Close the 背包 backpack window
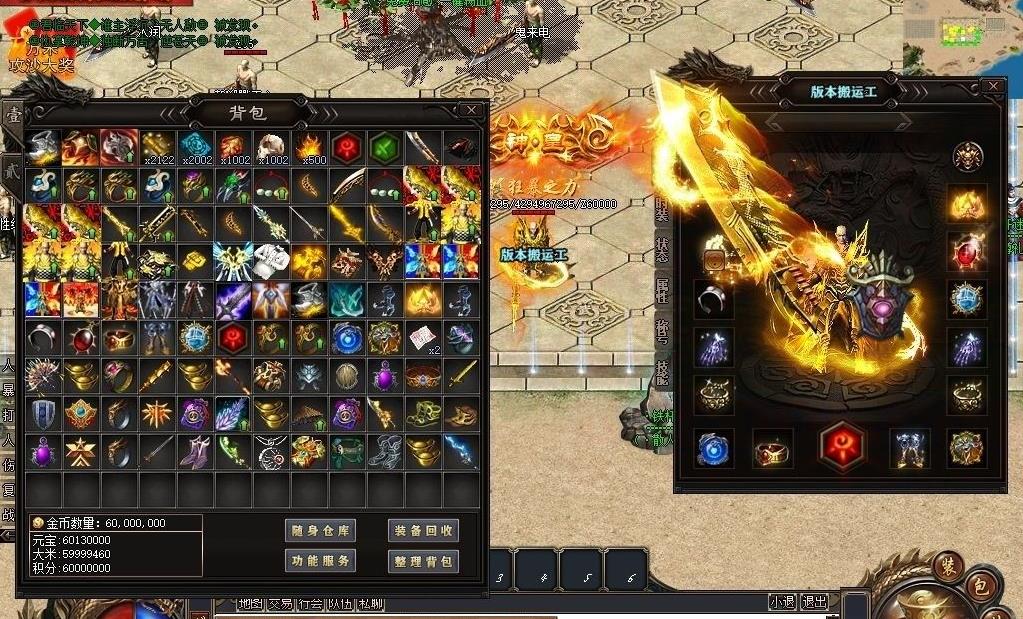The width and height of the screenshot is (1023, 619). [x=471, y=110]
